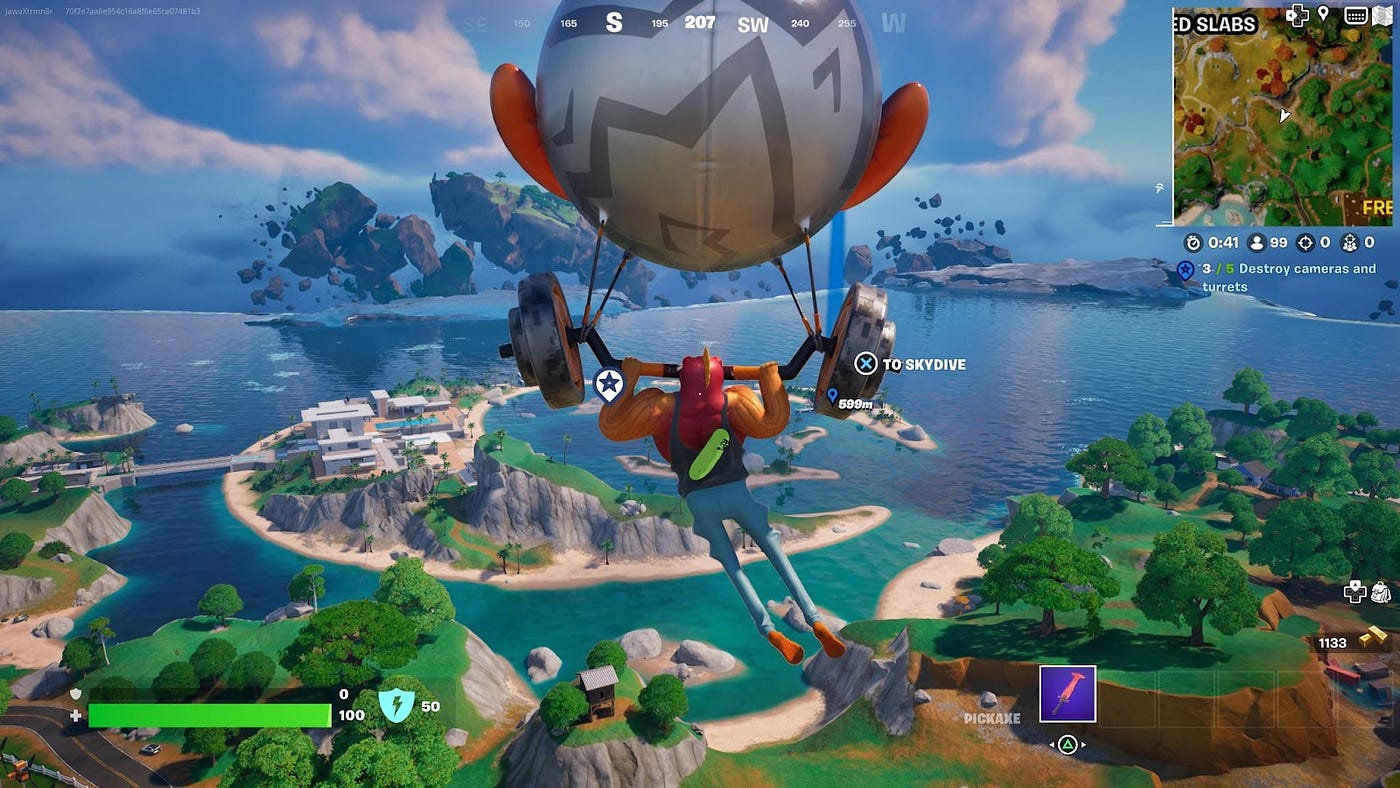The image size is (1400, 788).
Task: Open the backpack inventory icon
Action: pos(1380,592)
